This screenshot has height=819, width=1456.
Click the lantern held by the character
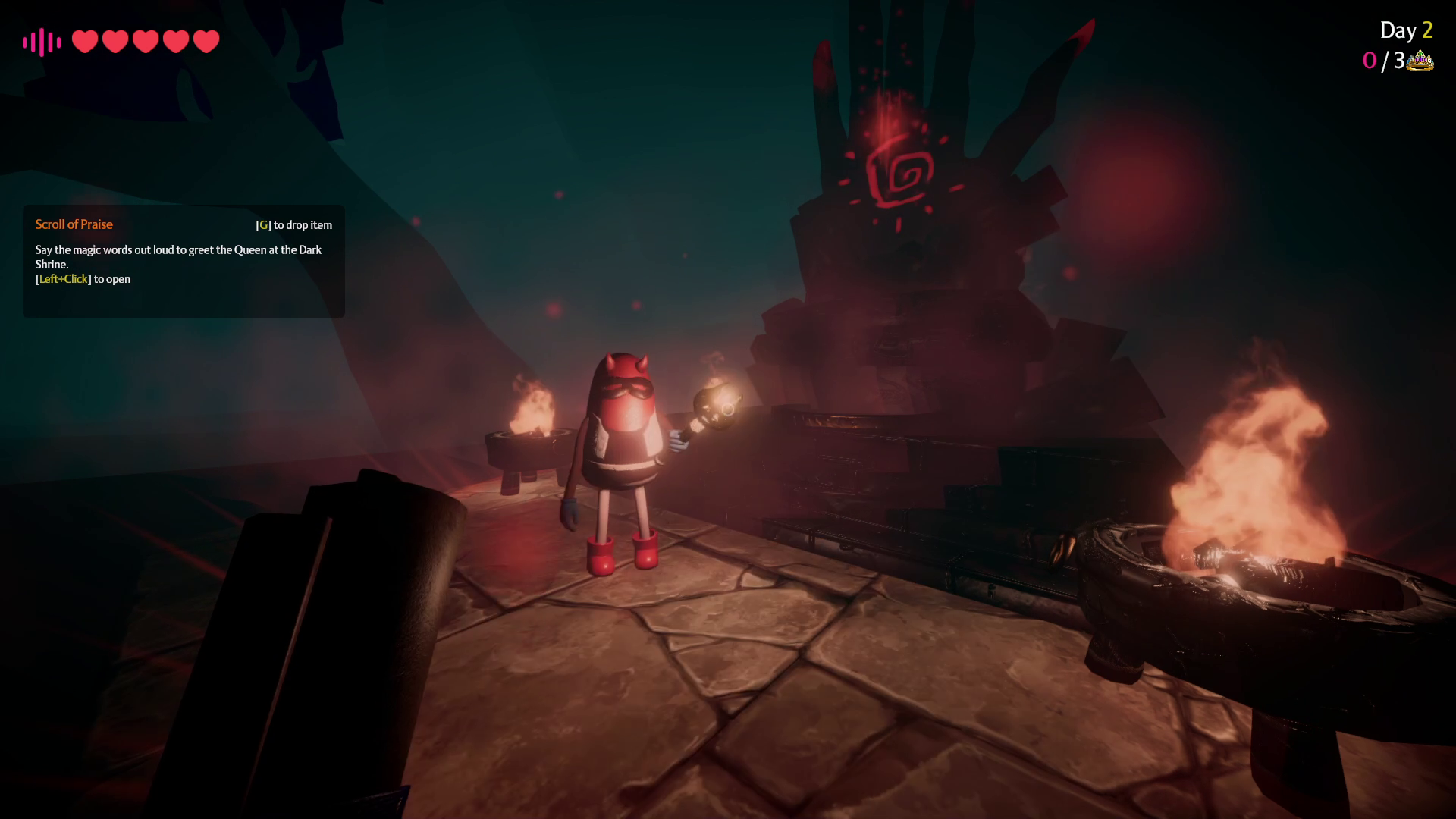coord(716,400)
